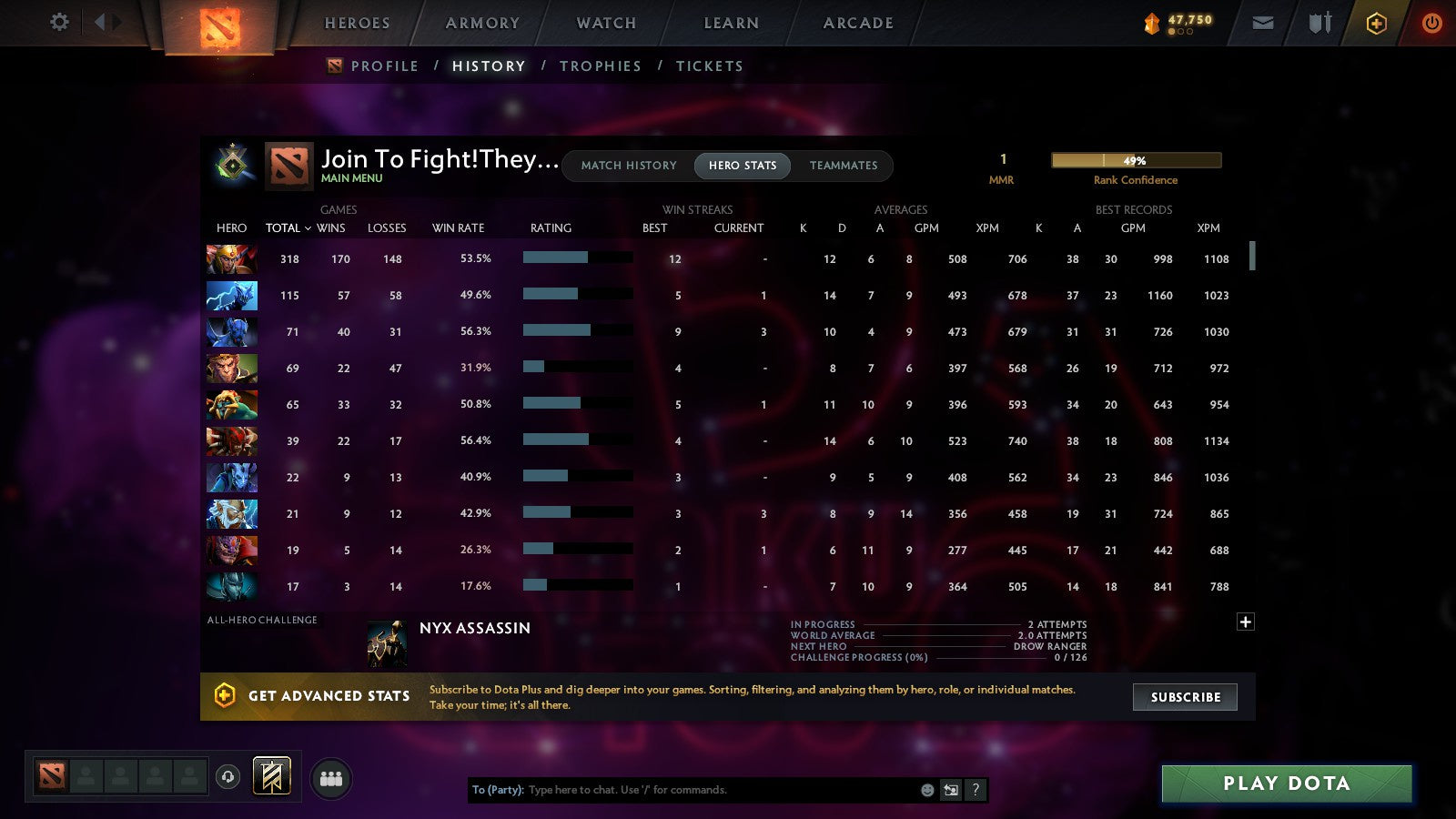Screen dimensions: 1456x819
Task: Open the Watch menu
Action: 604,23
